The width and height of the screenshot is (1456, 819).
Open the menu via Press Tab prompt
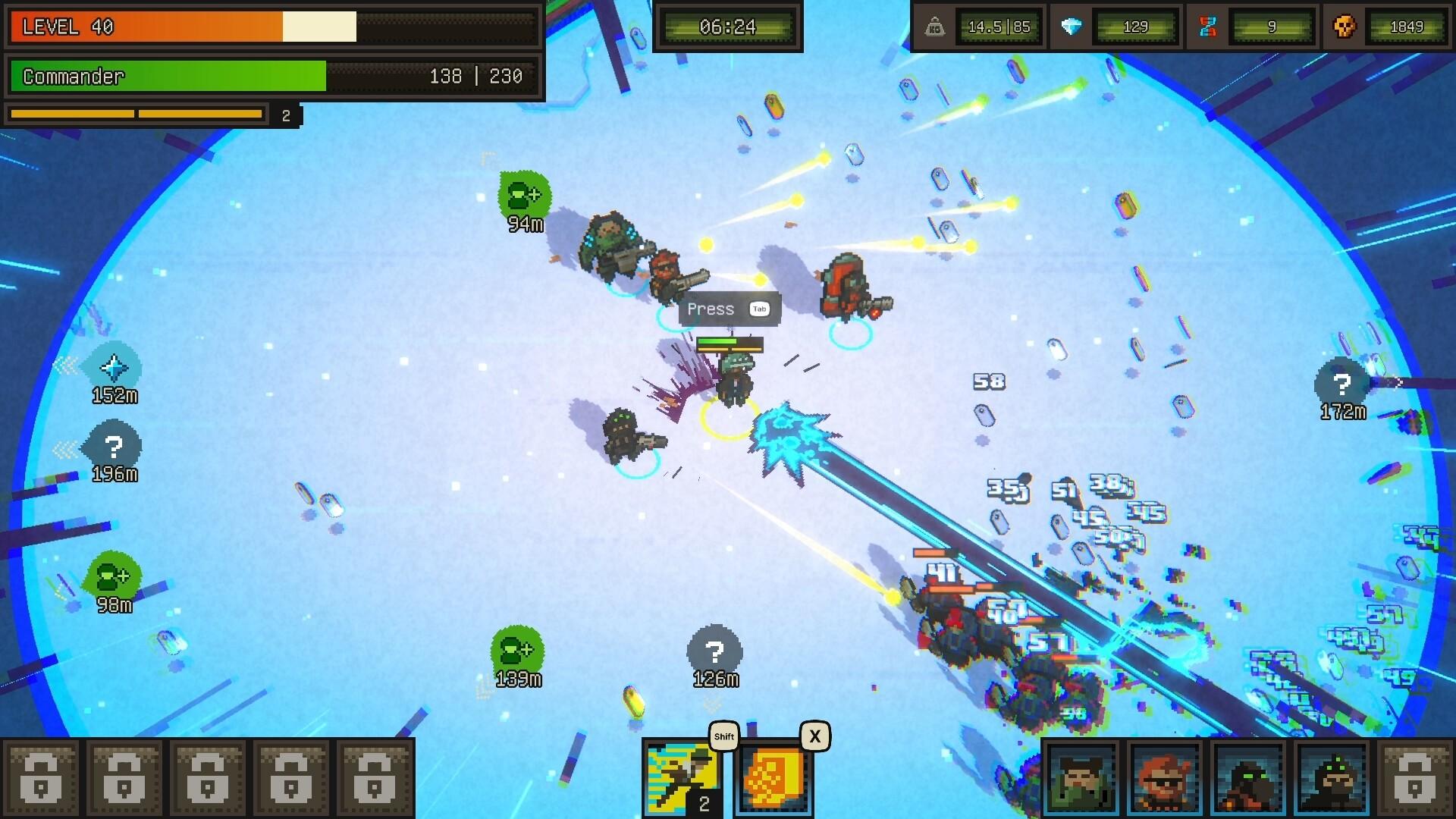[x=729, y=309]
